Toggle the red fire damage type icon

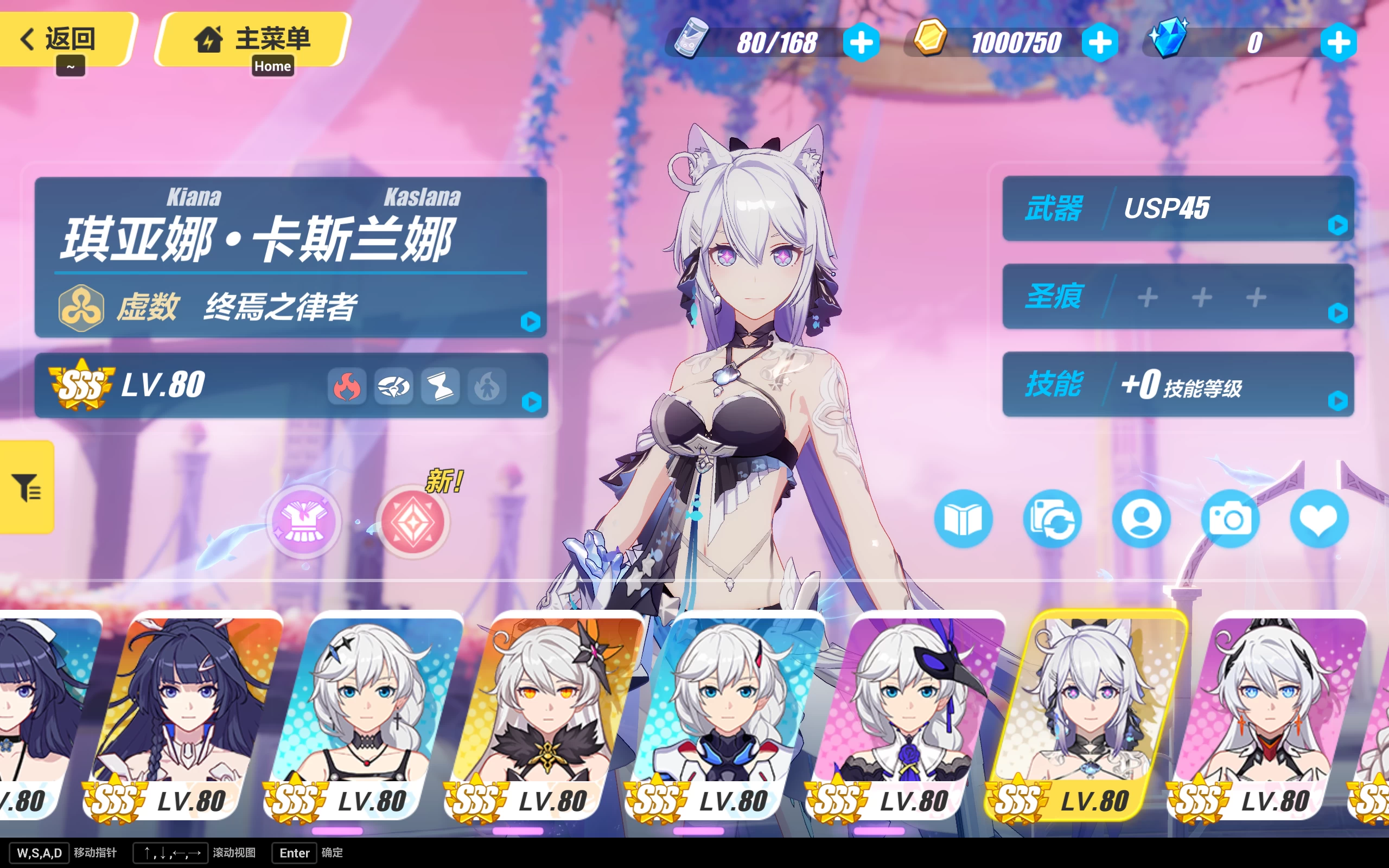click(x=348, y=387)
